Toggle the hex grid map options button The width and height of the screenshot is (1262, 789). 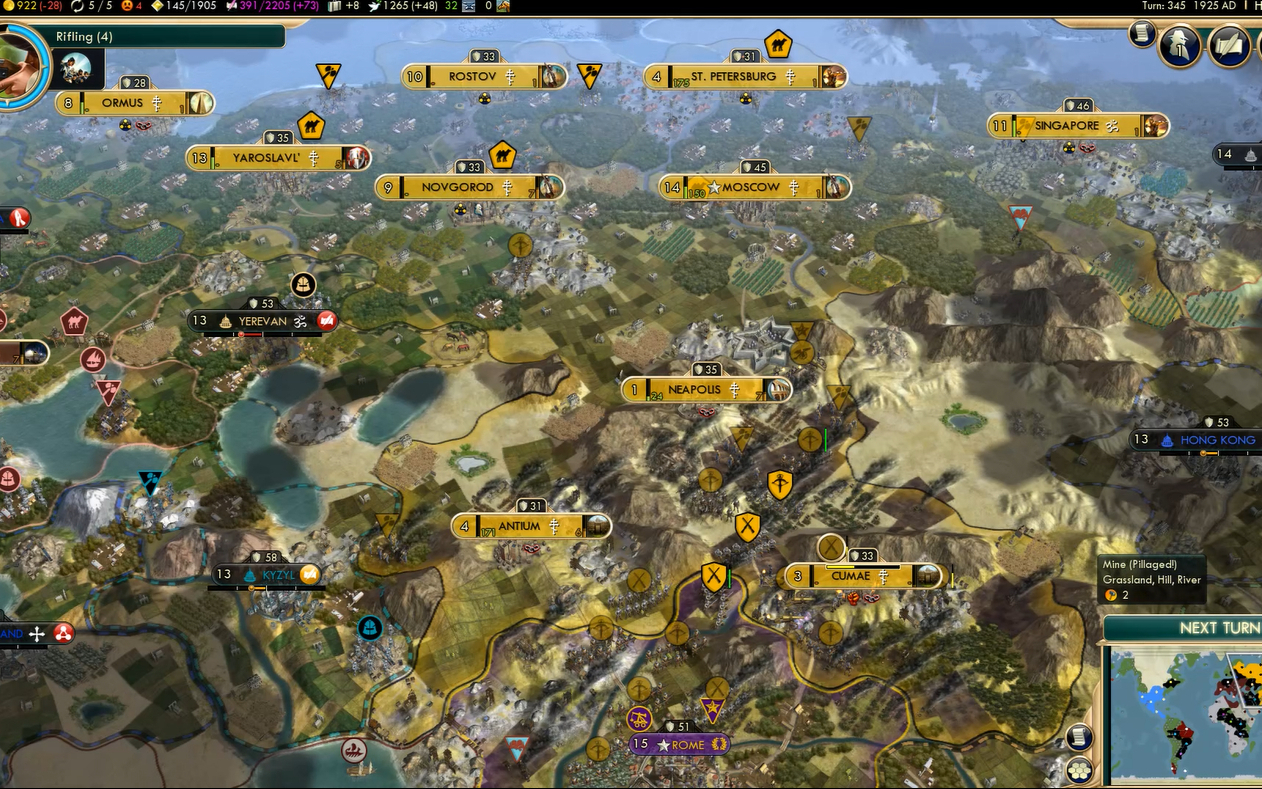point(1078,771)
